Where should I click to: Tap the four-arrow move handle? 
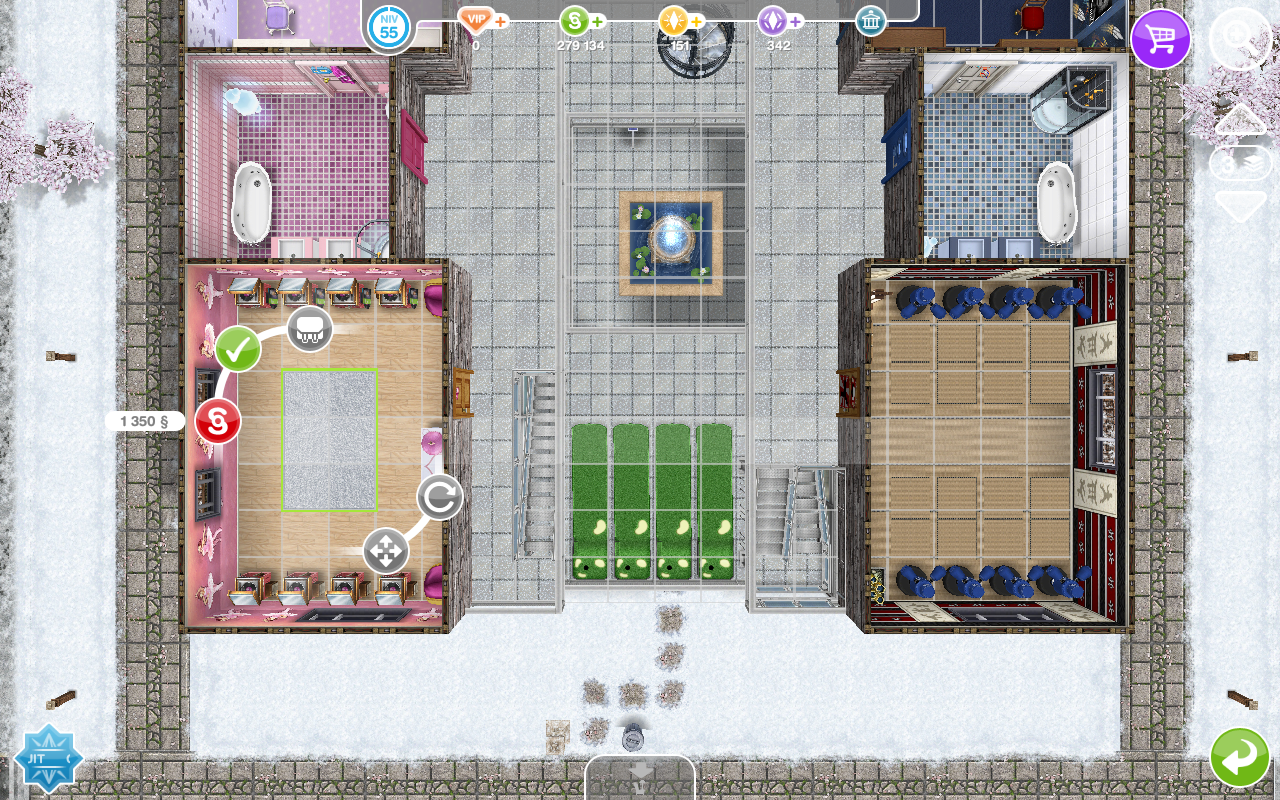point(386,551)
